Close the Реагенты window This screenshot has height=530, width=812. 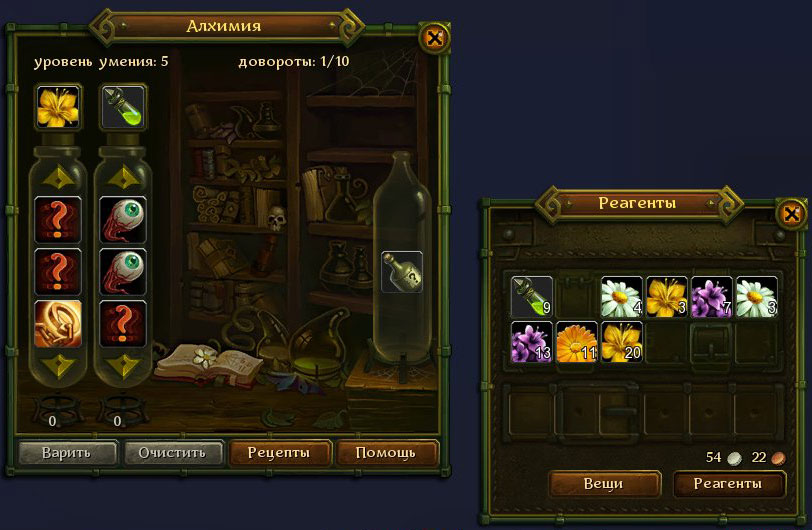790,213
